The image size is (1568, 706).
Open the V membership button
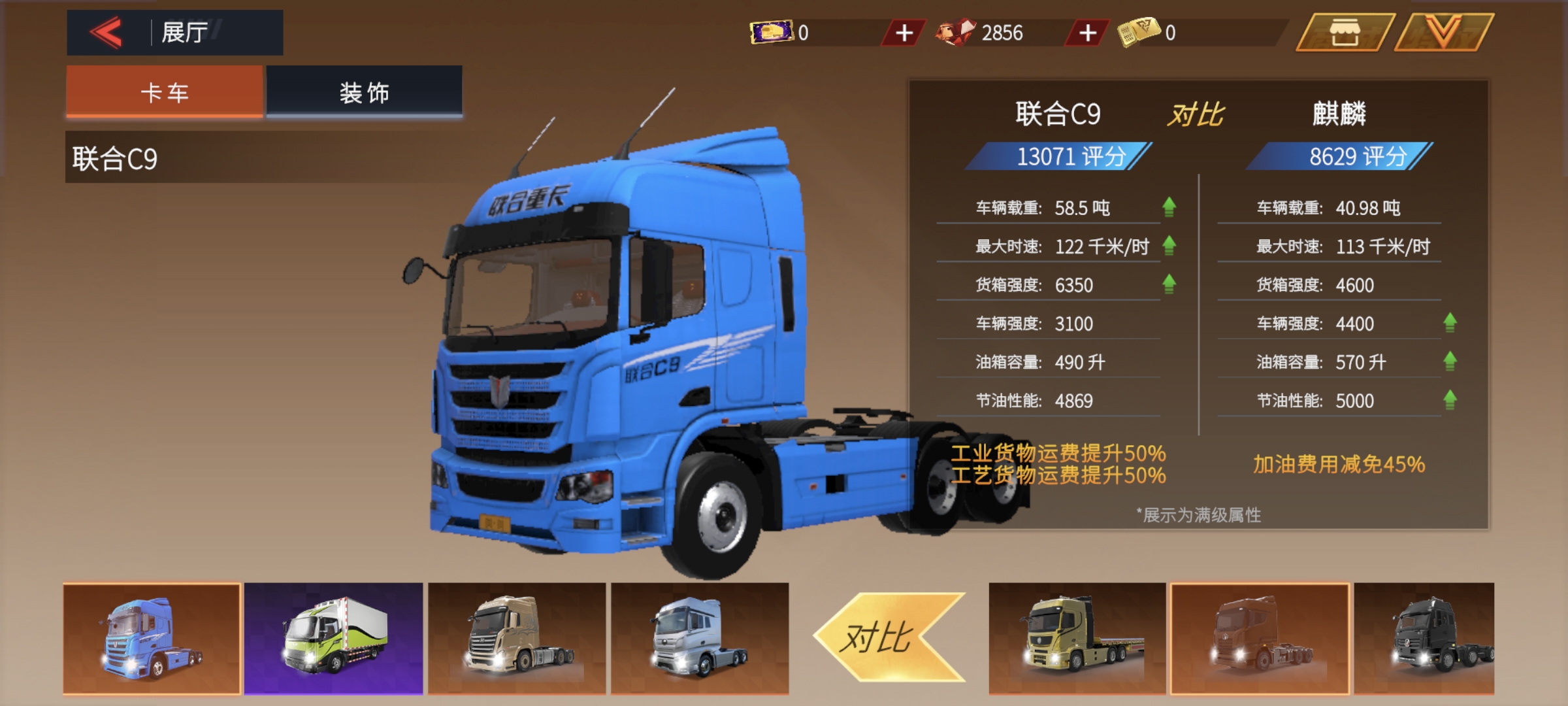coord(1443,33)
